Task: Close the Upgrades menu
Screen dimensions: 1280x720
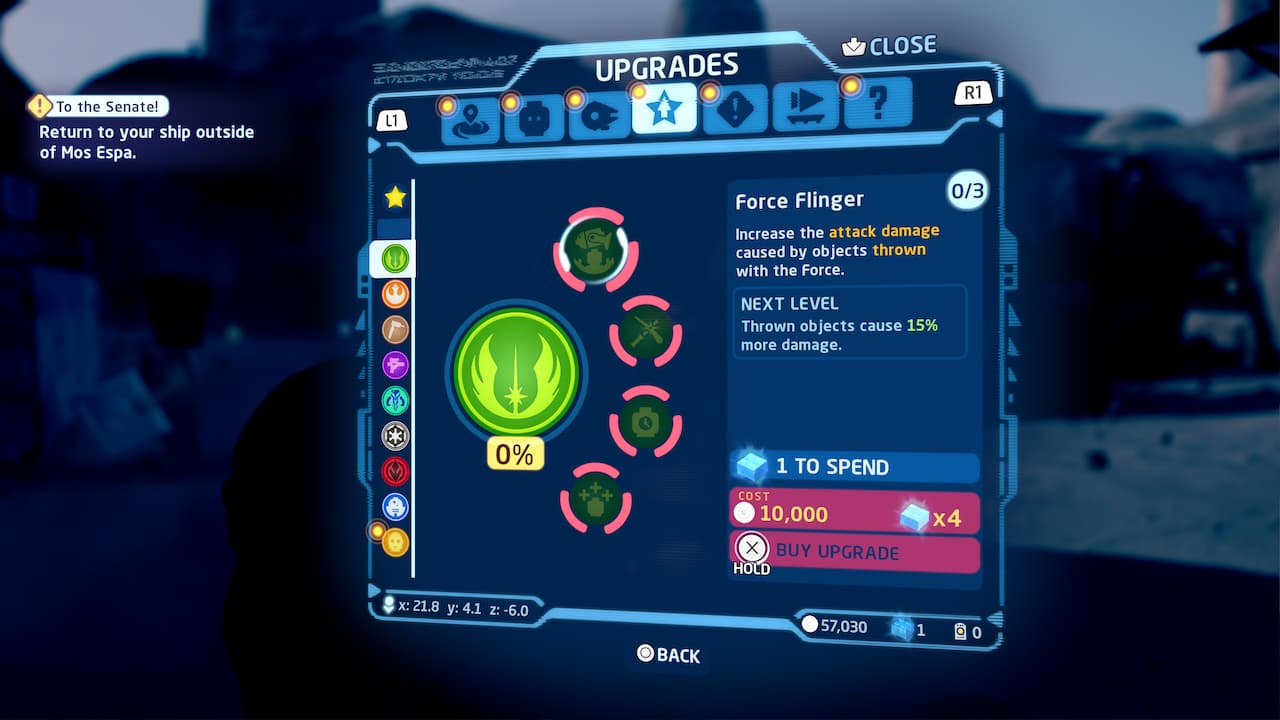Action: (890, 46)
